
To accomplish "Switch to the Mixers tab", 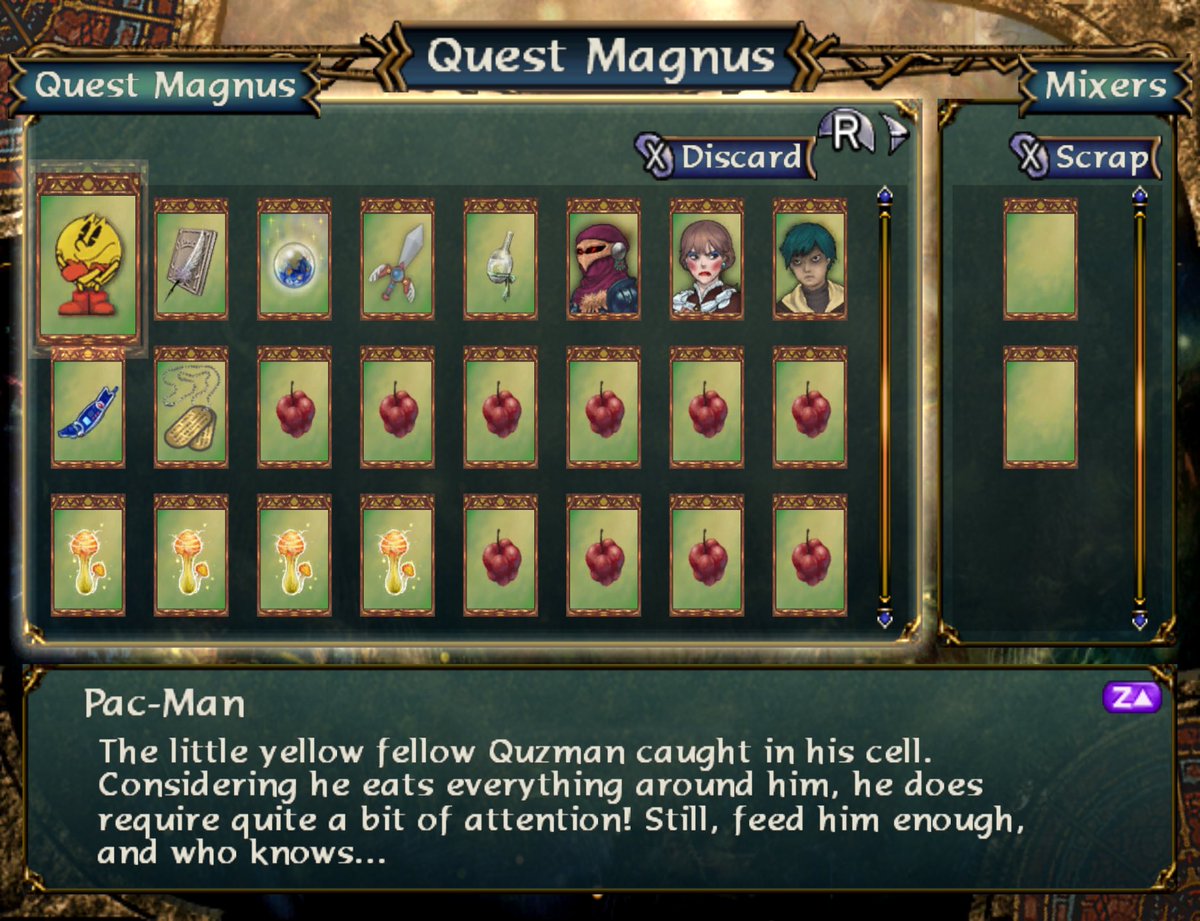I will click(1104, 85).
